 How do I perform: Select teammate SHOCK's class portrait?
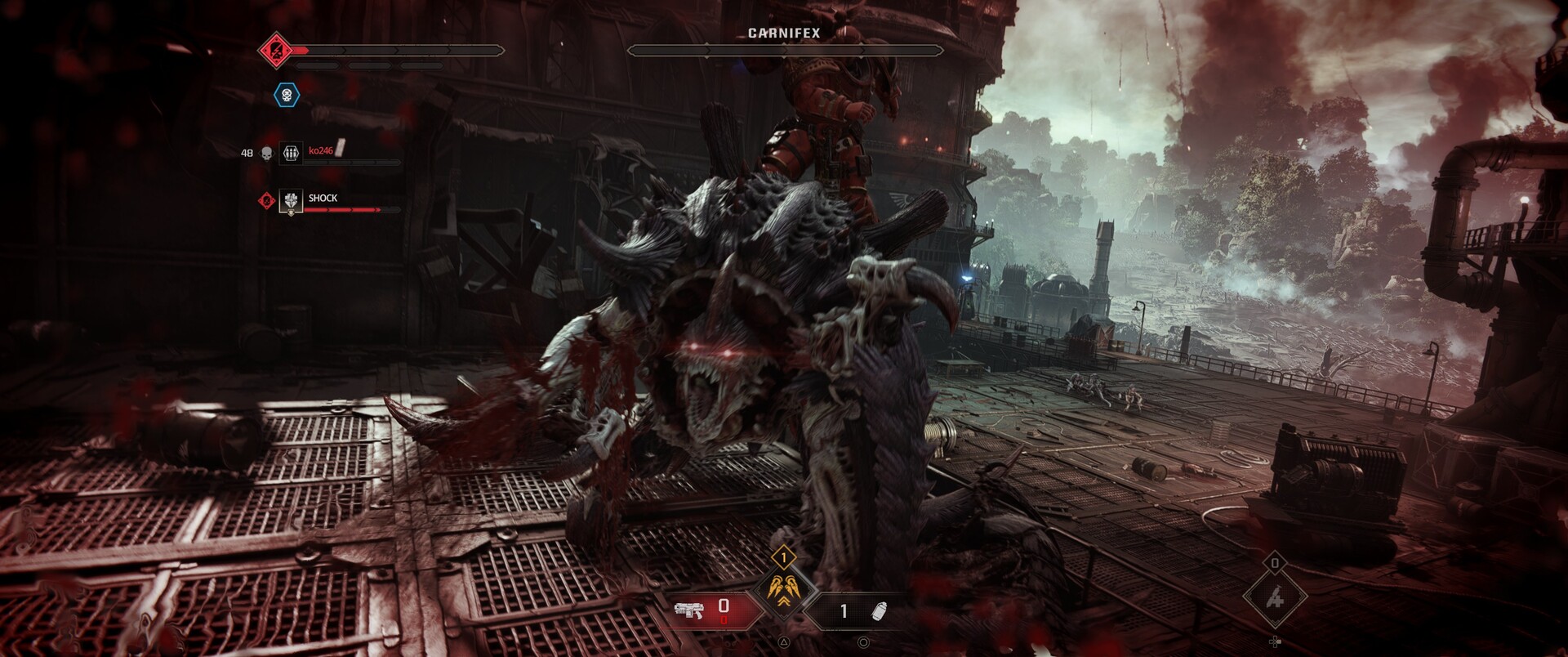coord(291,201)
